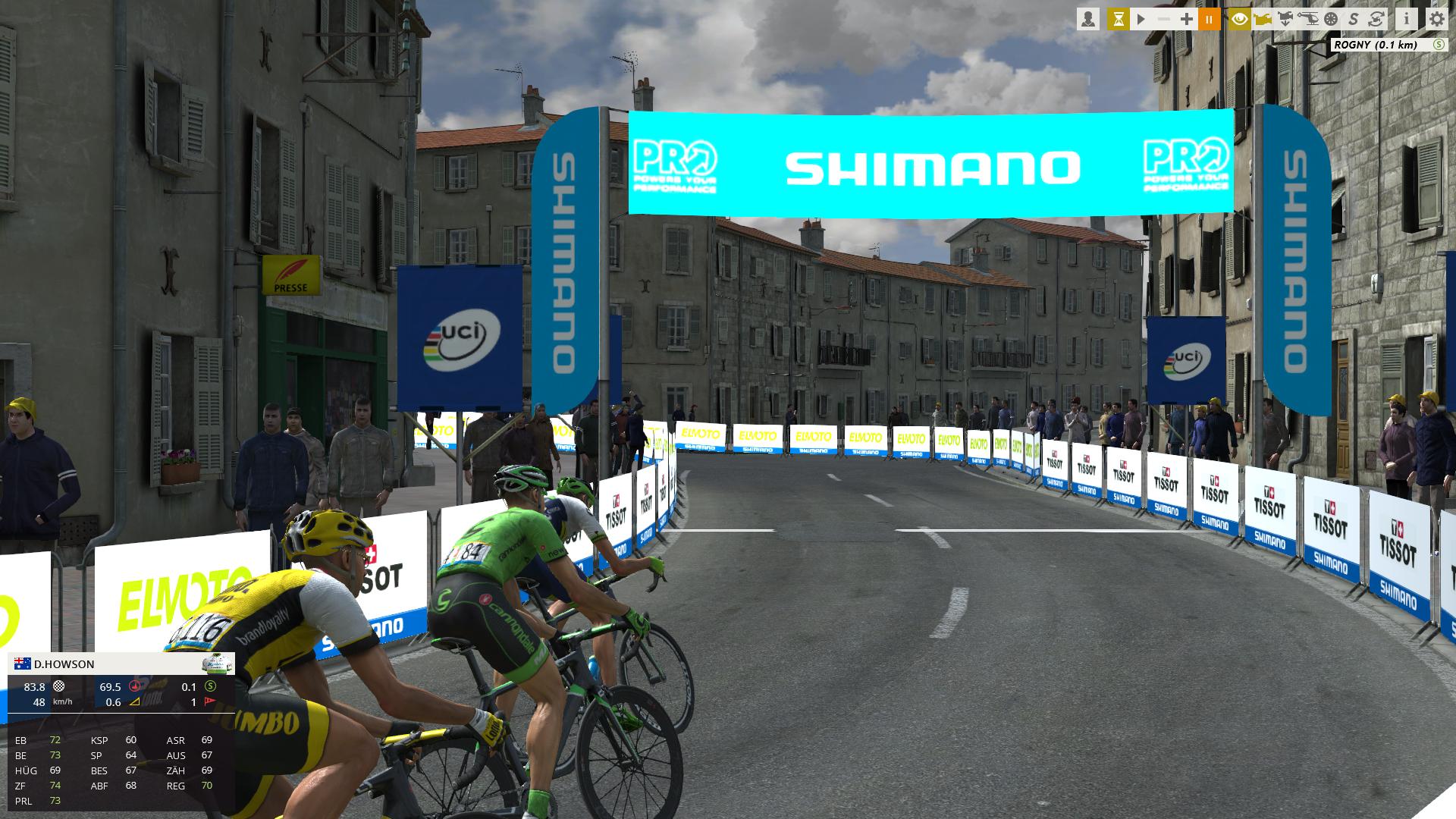Toggle the eye visibility button
This screenshot has width=1456, height=819.
(x=1240, y=19)
